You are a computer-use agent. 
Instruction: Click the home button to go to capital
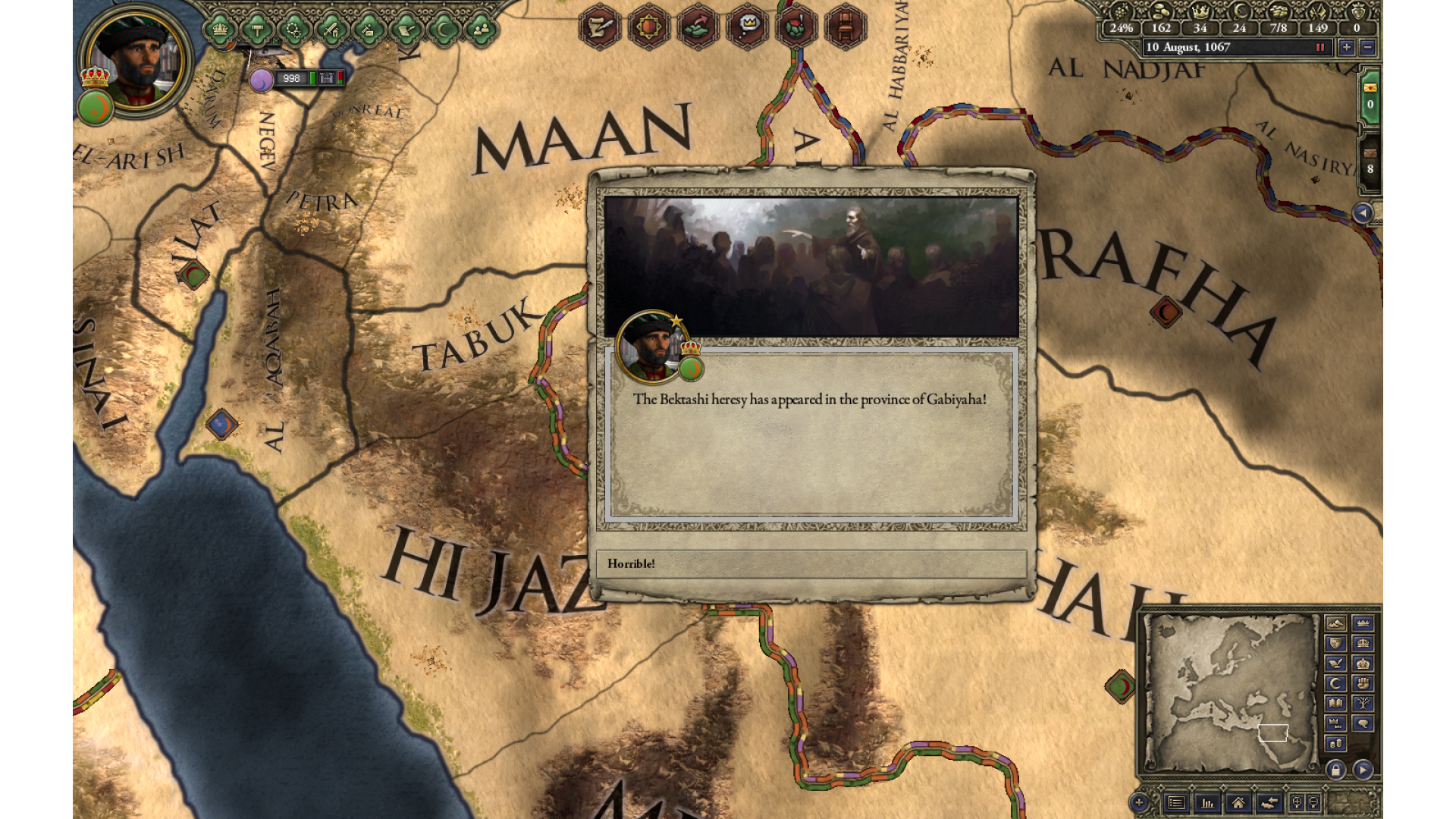1238,802
